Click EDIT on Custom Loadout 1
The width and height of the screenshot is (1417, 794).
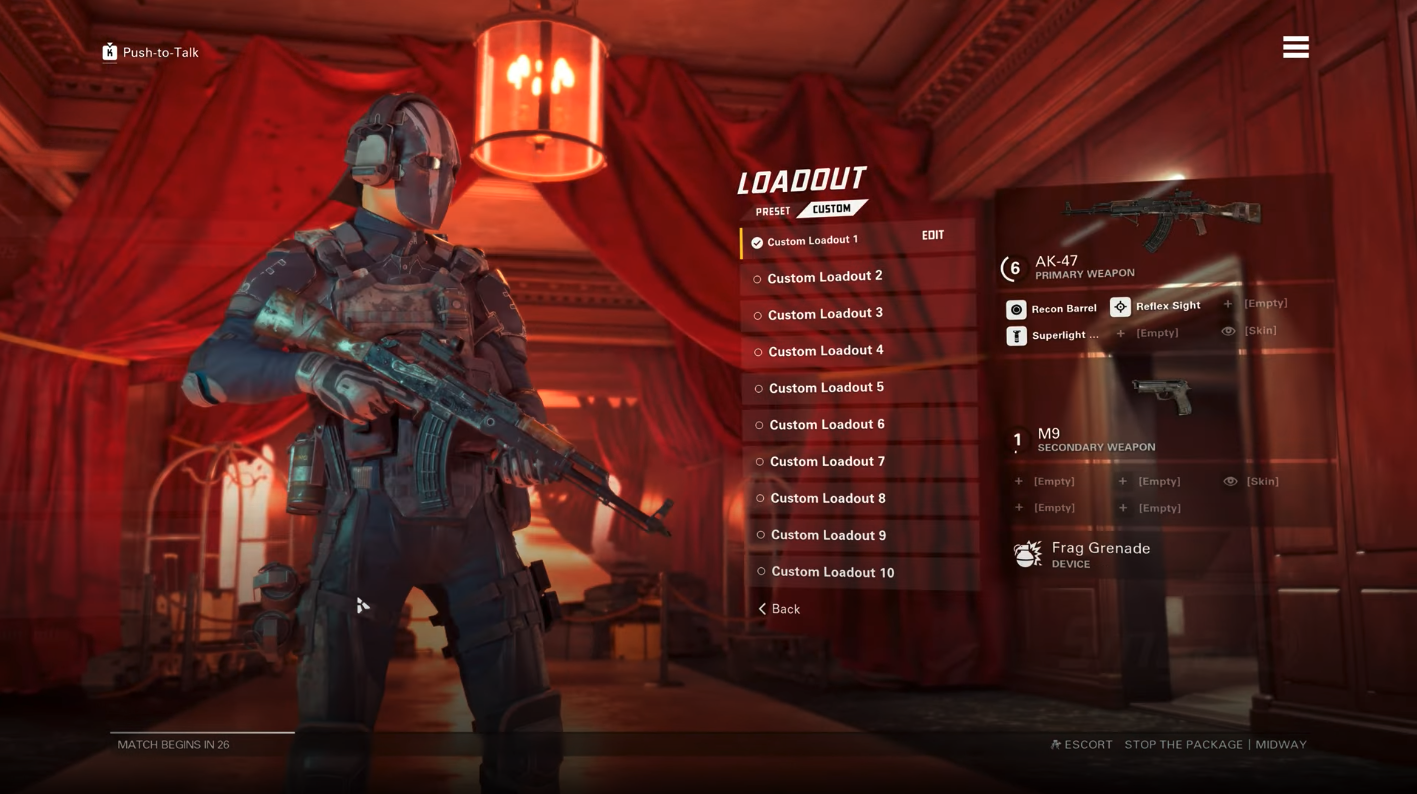[933, 234]
